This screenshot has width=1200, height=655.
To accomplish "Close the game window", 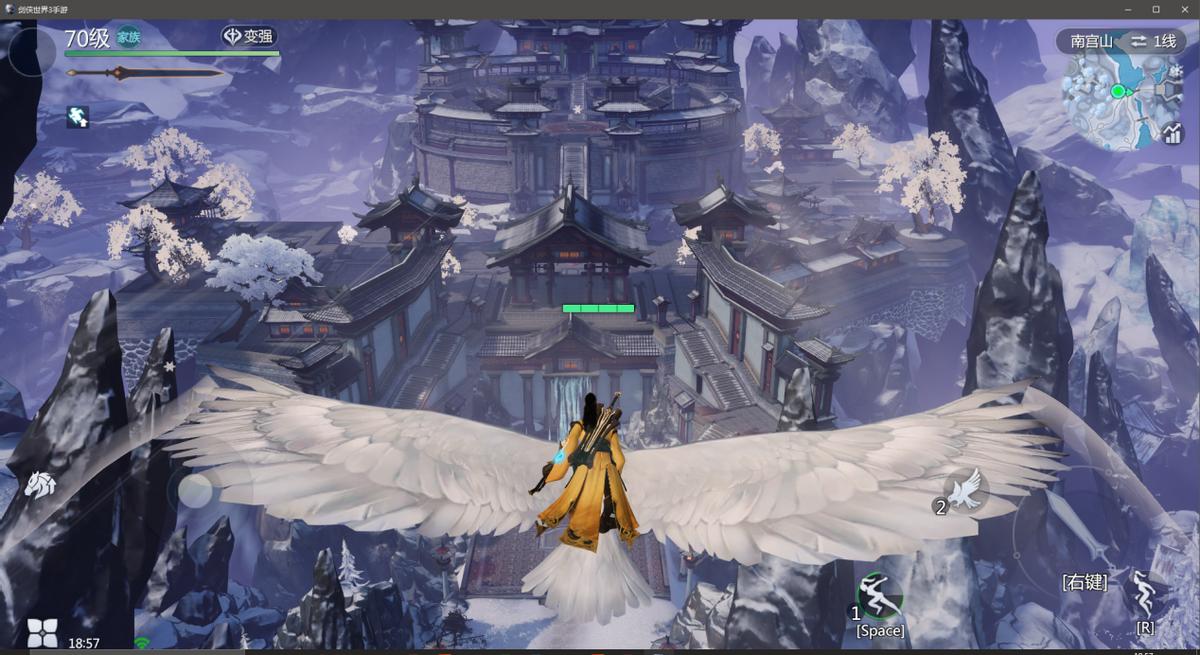I will click(1182, 9).
